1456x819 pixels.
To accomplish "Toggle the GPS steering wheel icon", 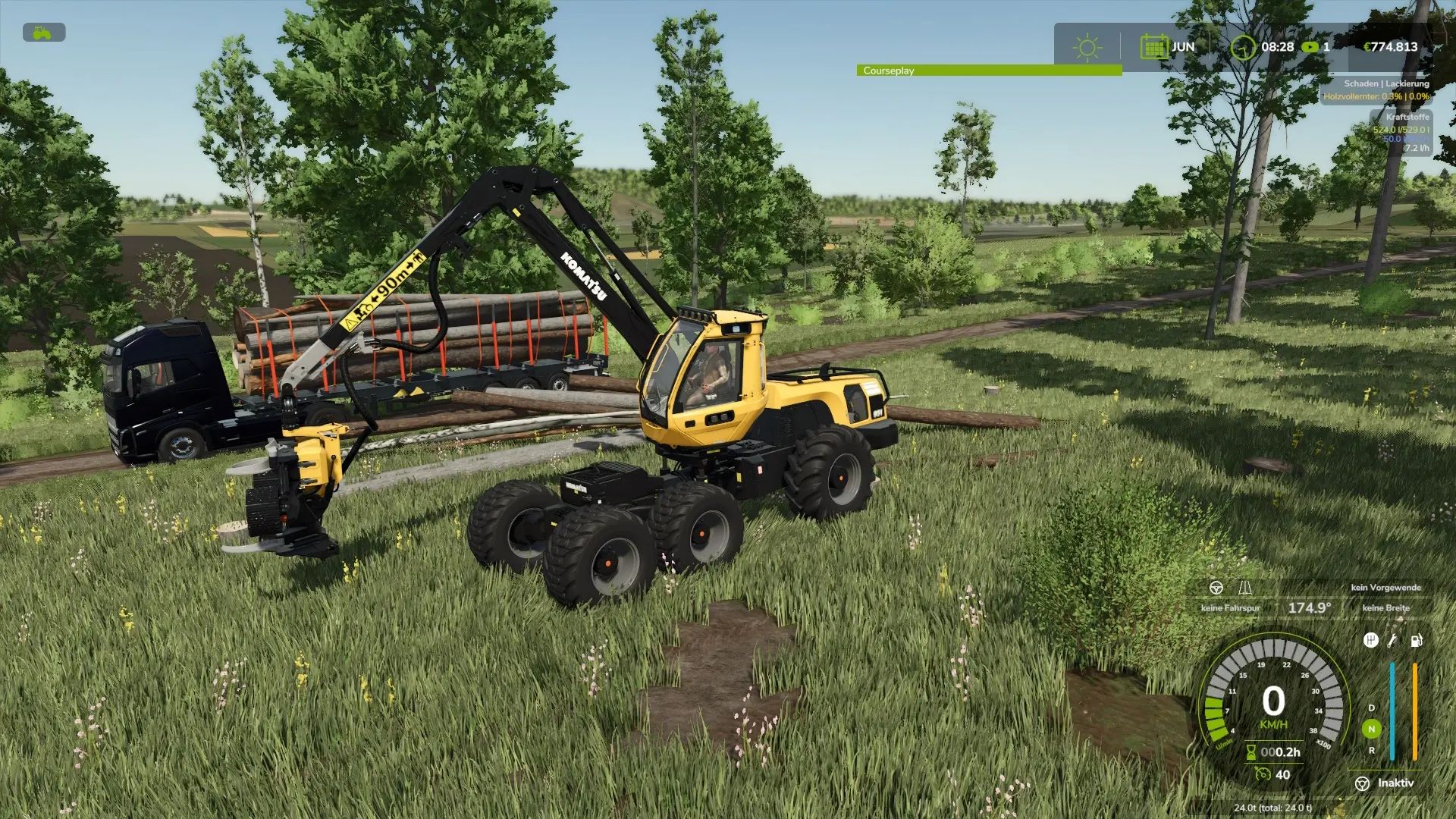I will click(x=1216, y=588).
